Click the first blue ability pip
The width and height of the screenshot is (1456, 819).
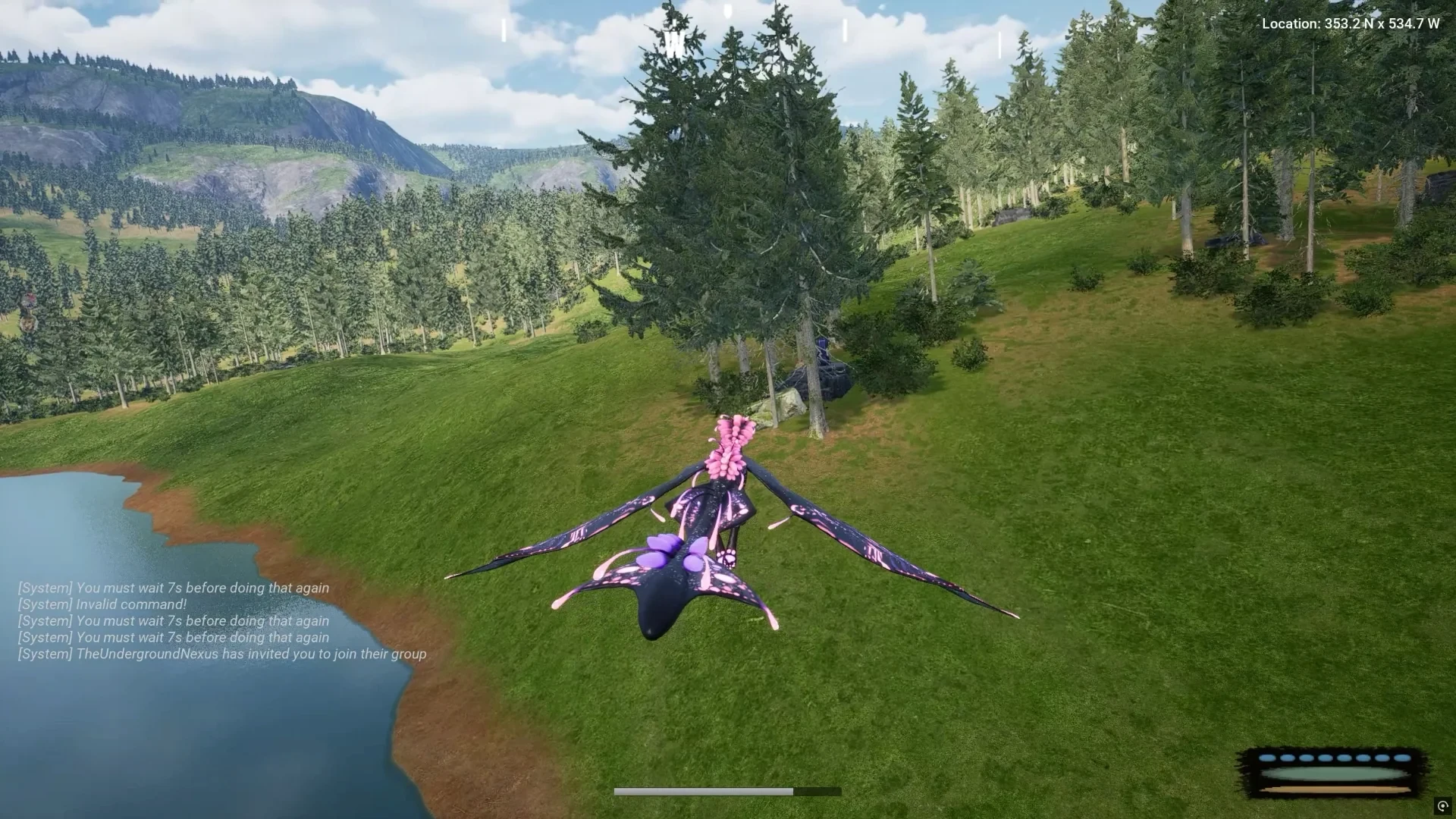[x=1267, y=758]
